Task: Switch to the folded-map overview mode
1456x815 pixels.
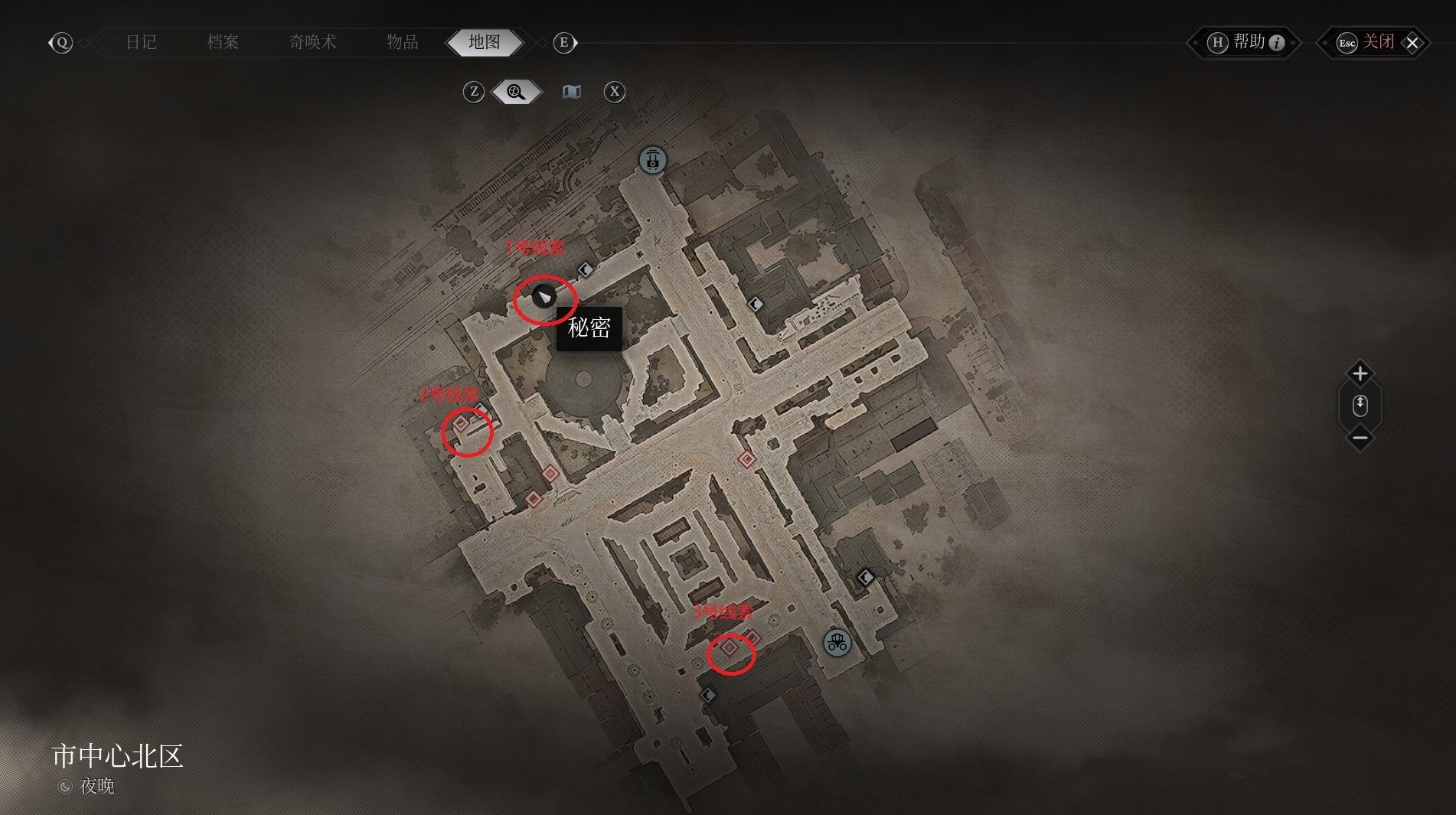Action: [x=572, y=92]
